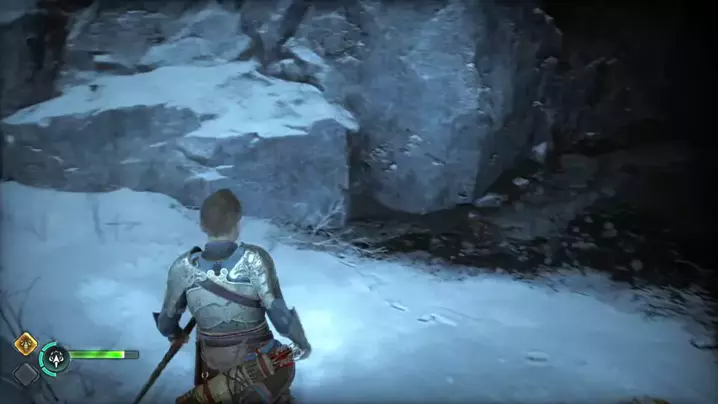Click the circular arrow emblem icon
The height and width of the screenshot is (404, 718).
53,357
